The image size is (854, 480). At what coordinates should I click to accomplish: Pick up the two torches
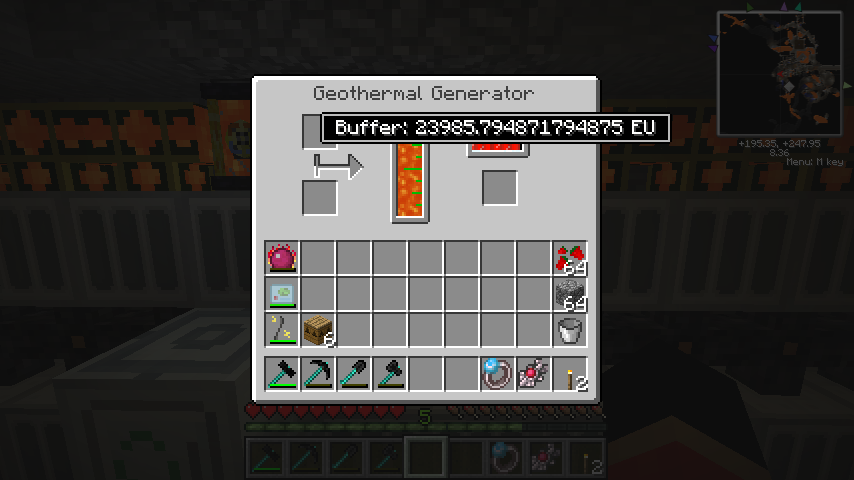pyautogui.click(x=570, y=374)
